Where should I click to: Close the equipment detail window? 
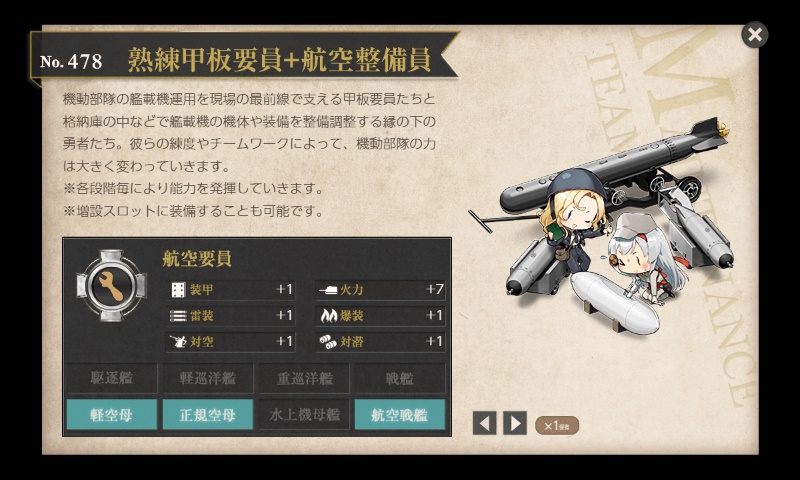(x=755, y=35)
